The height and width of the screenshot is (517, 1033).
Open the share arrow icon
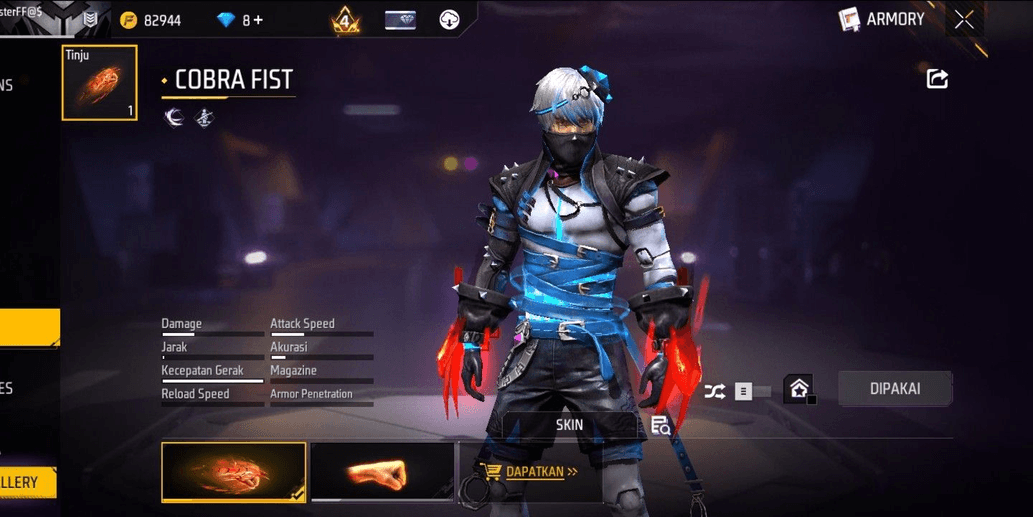(x=937, y=79)
